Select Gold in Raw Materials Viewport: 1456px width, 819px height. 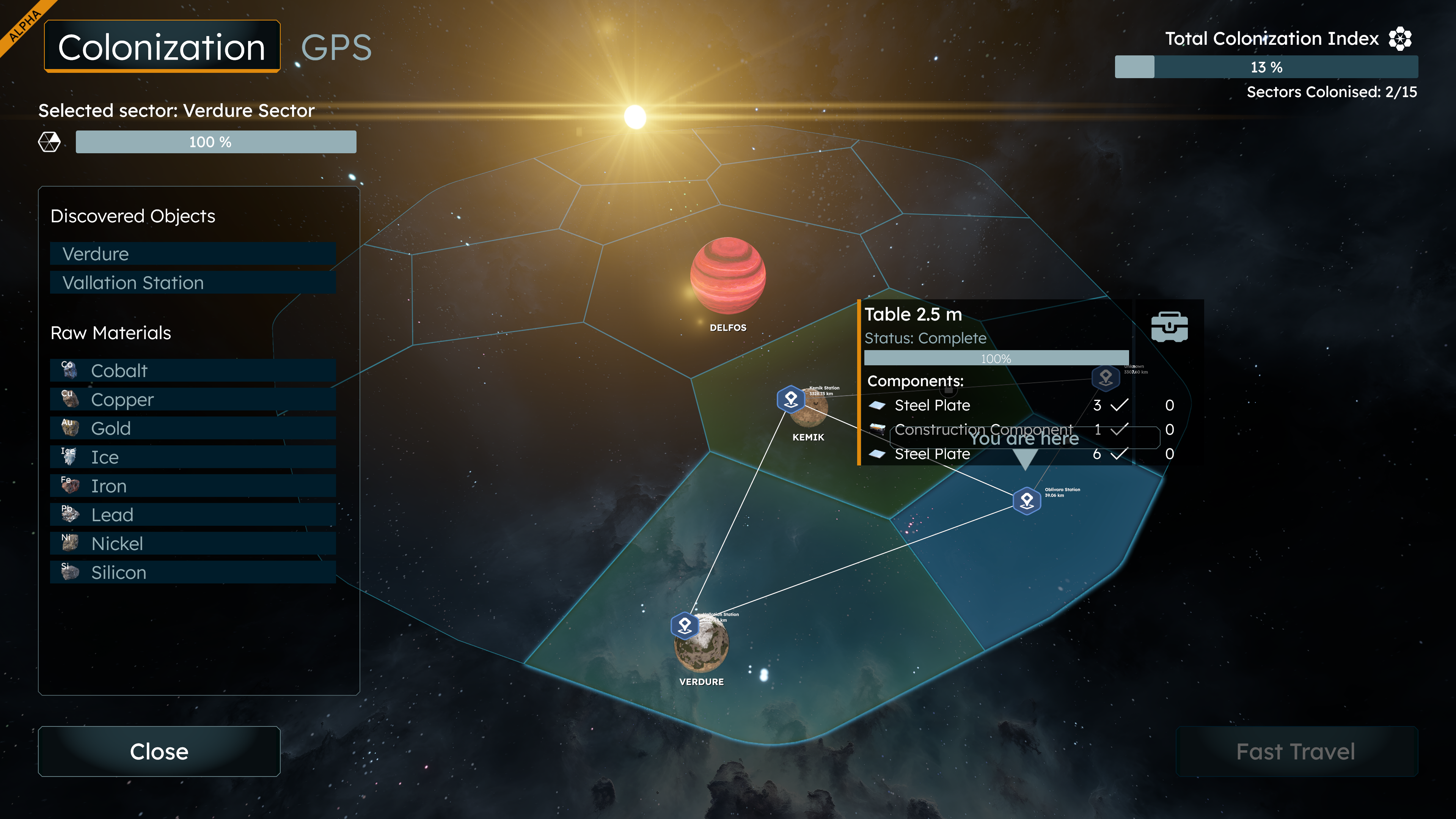point(193,428)
